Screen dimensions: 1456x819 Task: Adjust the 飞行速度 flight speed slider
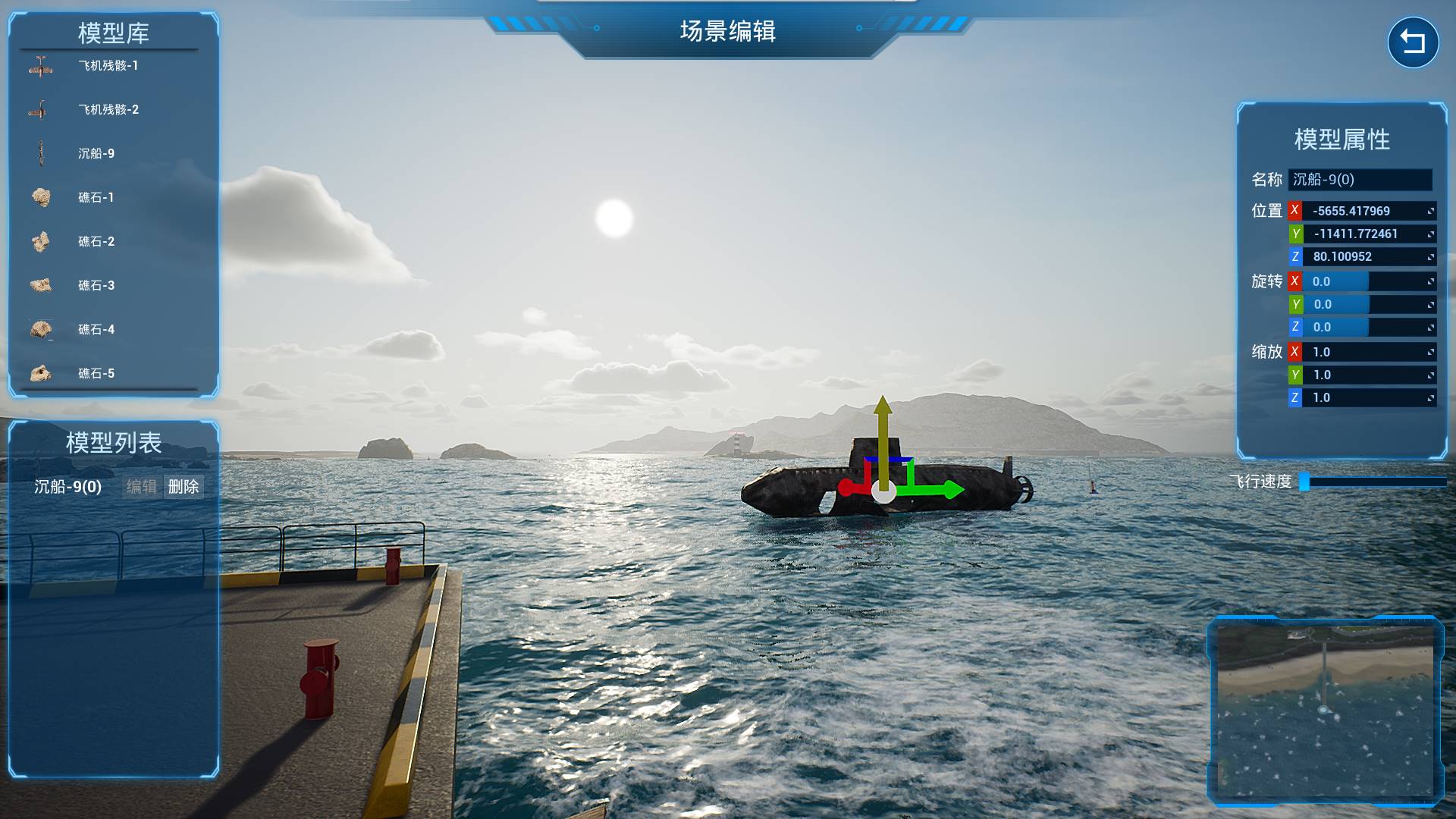(x=1373, y=482)
